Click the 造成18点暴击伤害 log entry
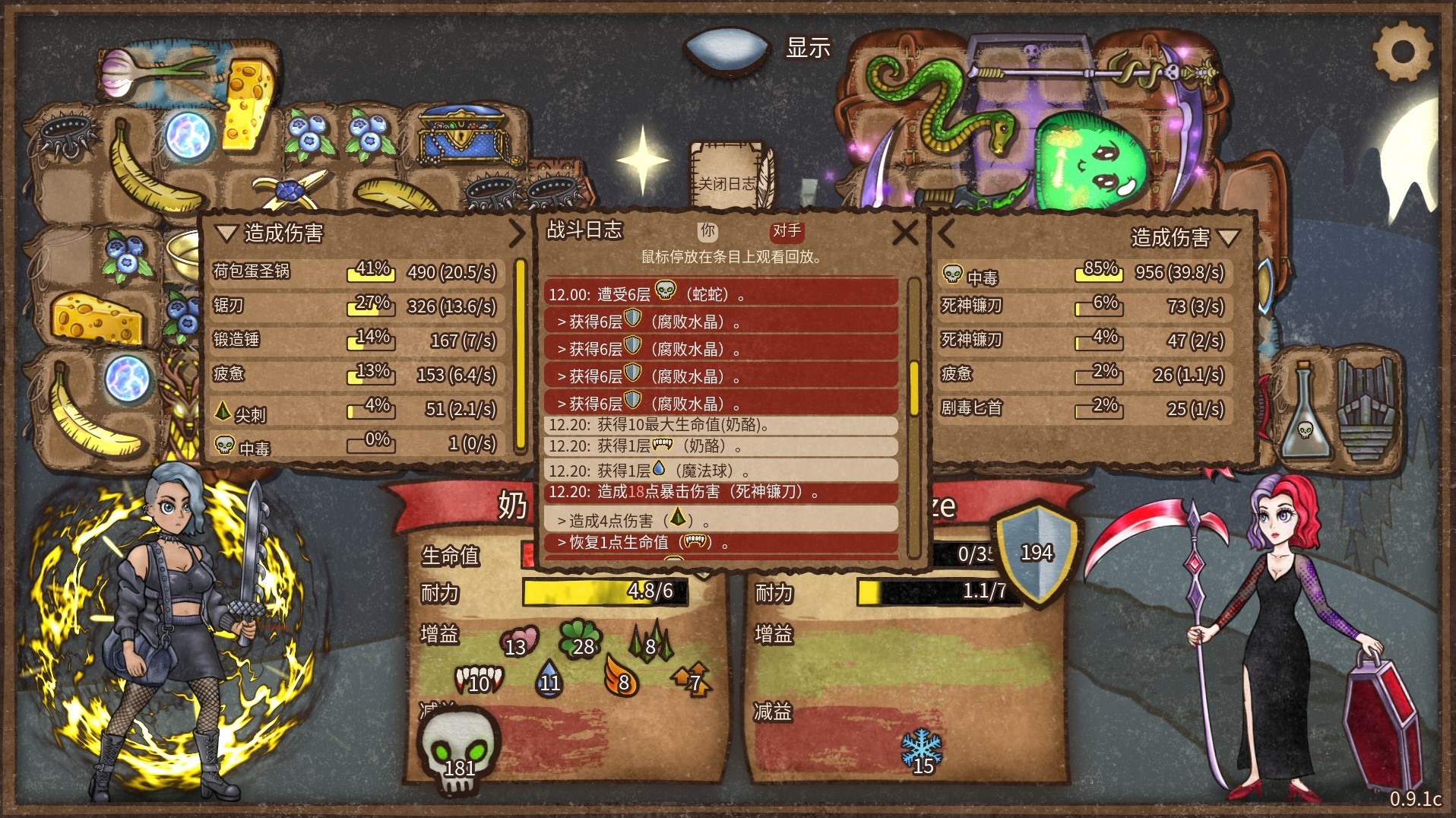Screen dimensions: 1456x818 point(720,492)
